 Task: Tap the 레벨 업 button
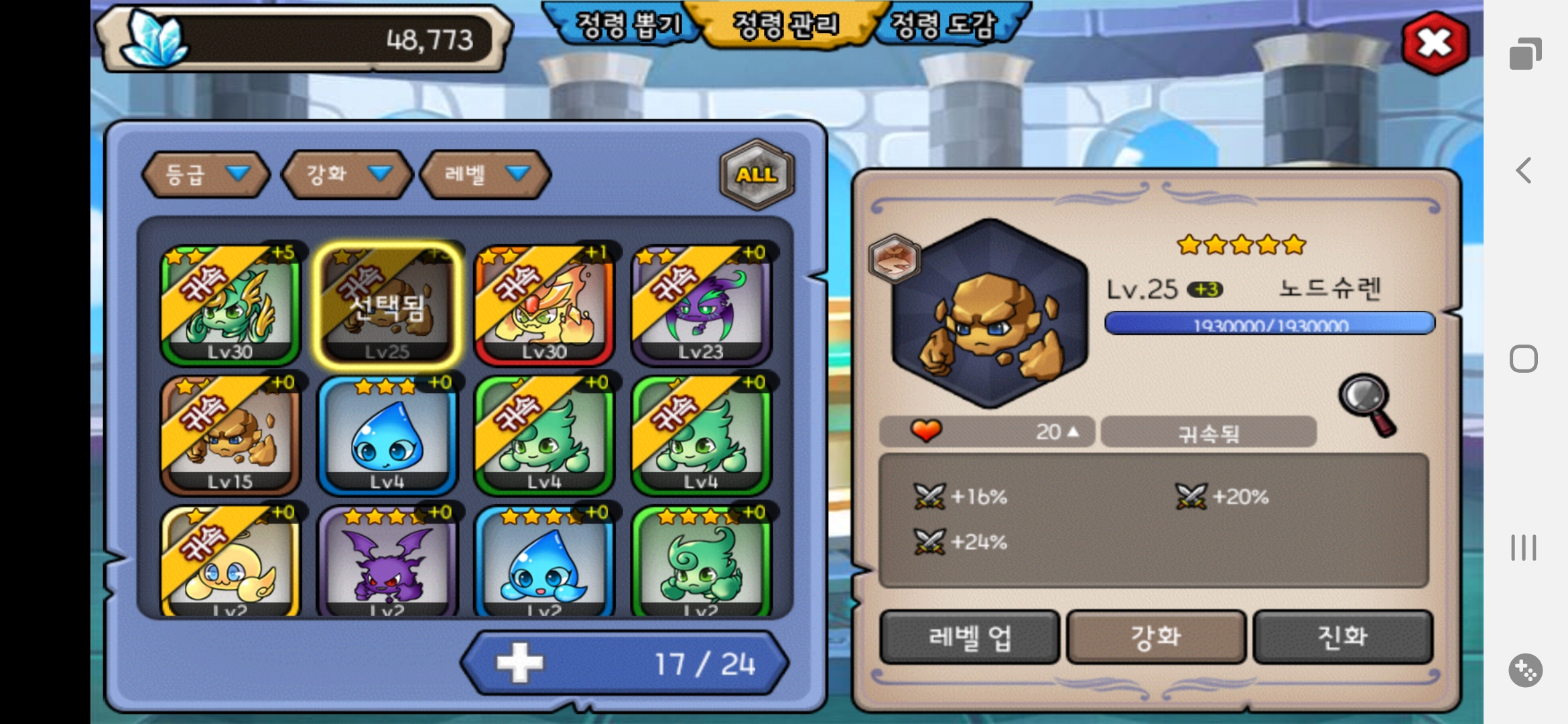969,637
